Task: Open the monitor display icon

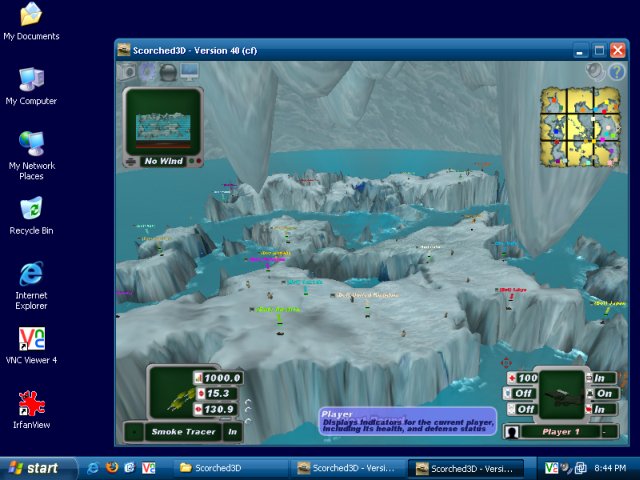Action: coord(189,72)
